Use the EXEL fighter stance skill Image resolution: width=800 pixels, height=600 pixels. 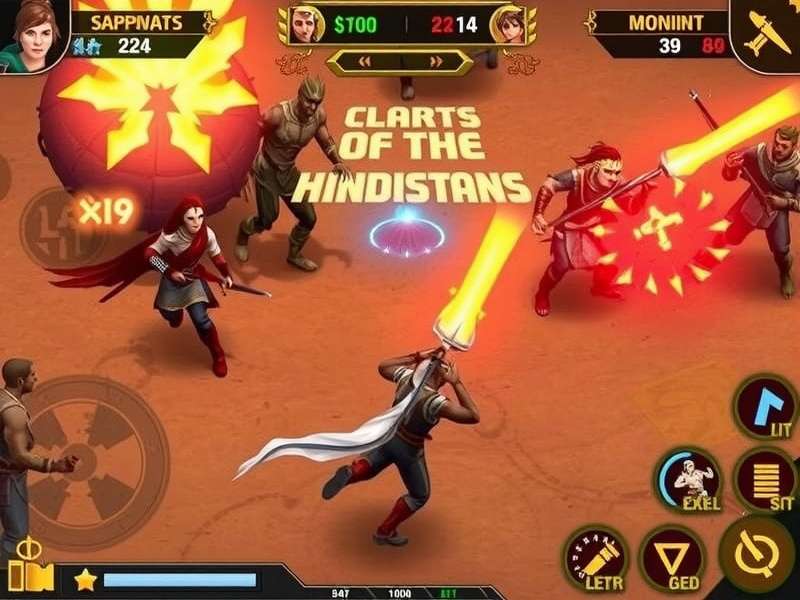tap(688, 478)
